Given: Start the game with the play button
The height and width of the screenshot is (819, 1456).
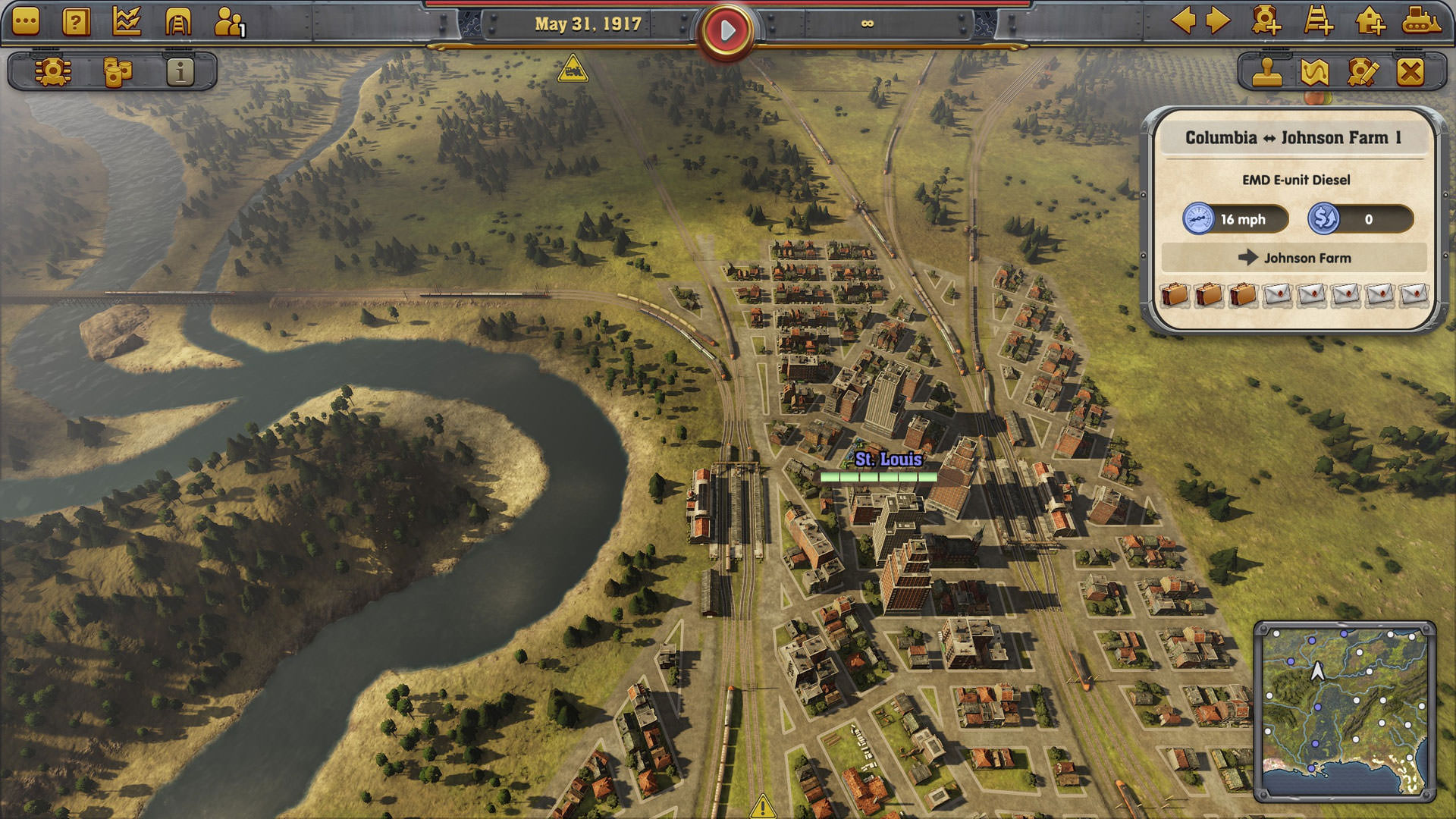Looking at the screenshot, I should 726,30.
